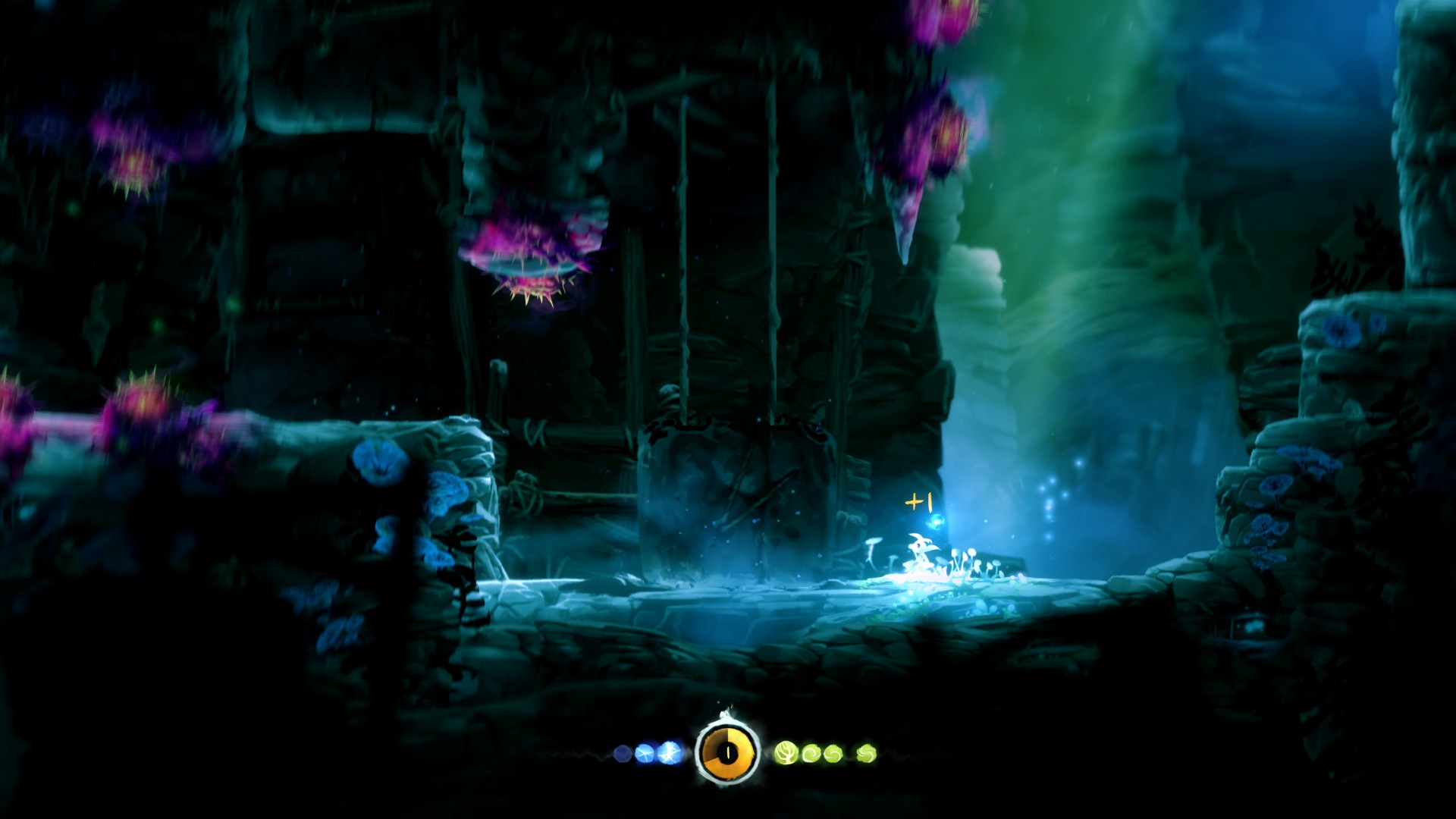Select the leftmost dim blue energy orb
The image size is (1456, 819).
(x=623, y=752)
